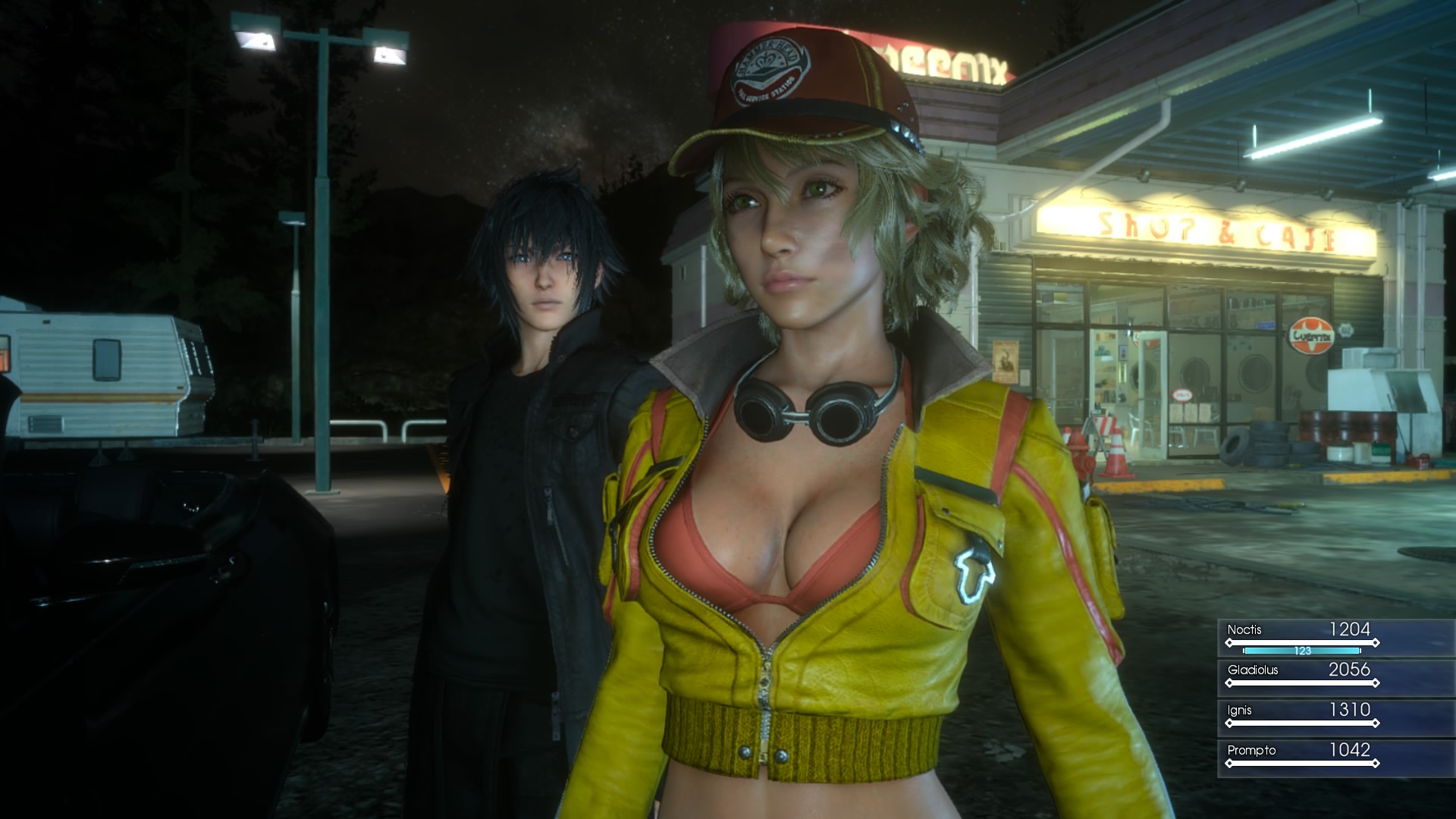Select Noctis in the party panel

(x=1301, y=637)
